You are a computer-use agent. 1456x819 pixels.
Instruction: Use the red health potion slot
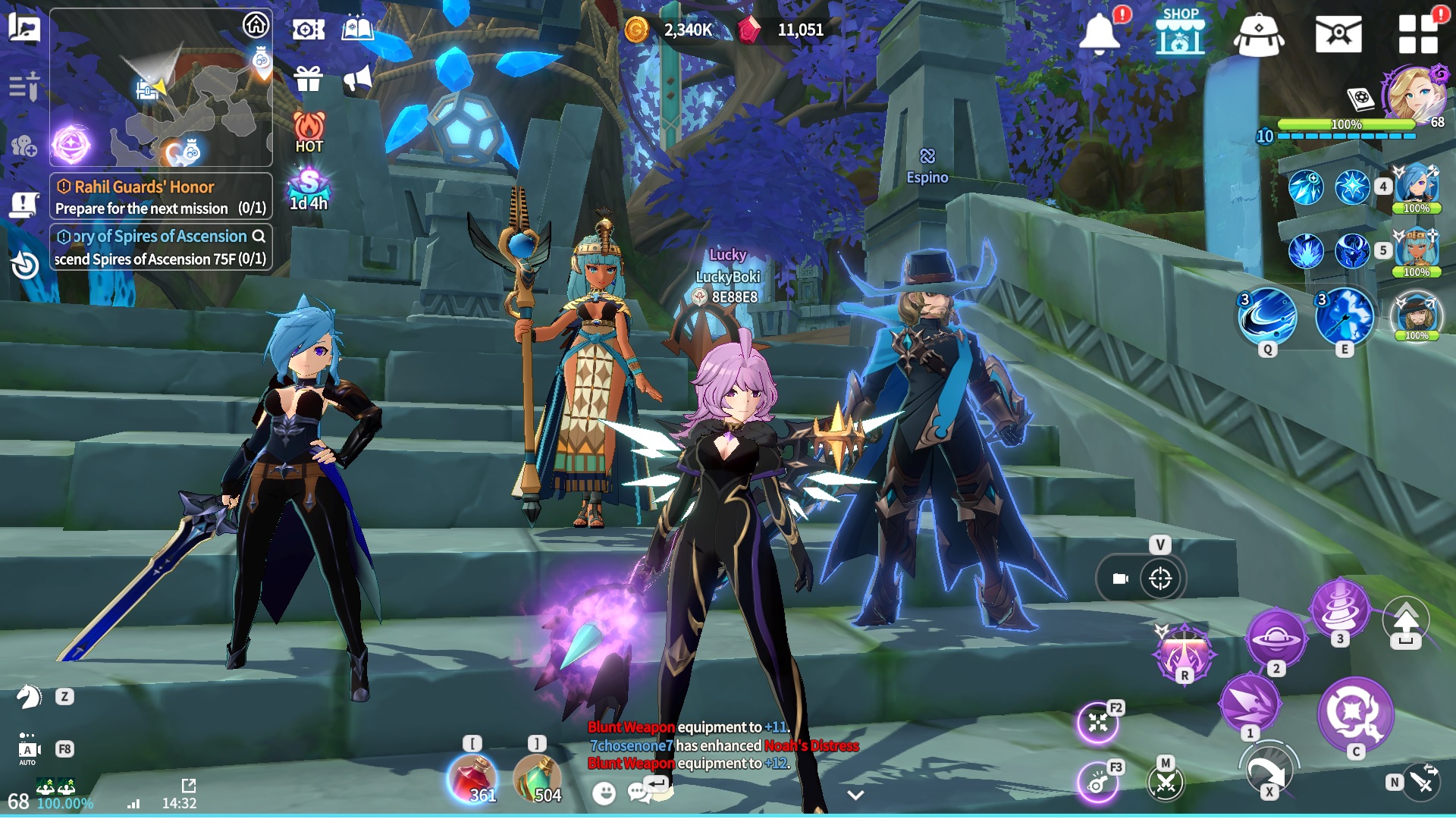pyautogui.click(x=472, y=778)
